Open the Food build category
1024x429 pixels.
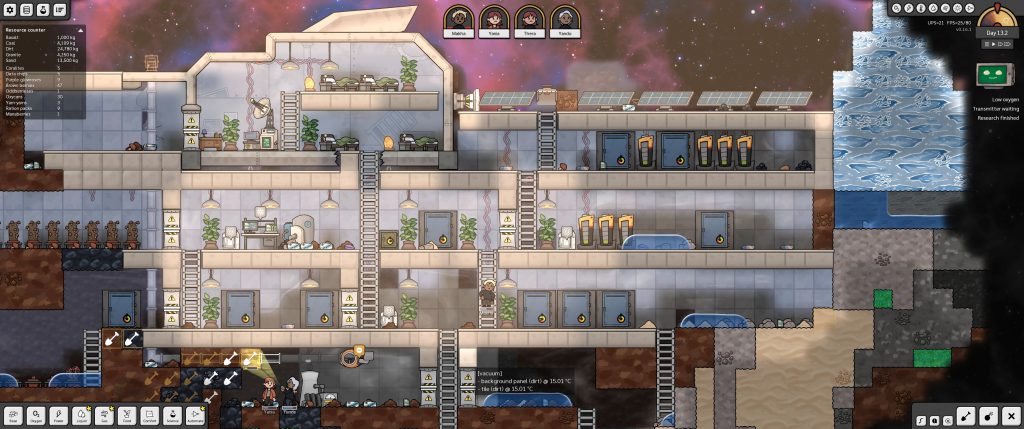(126, 414)
